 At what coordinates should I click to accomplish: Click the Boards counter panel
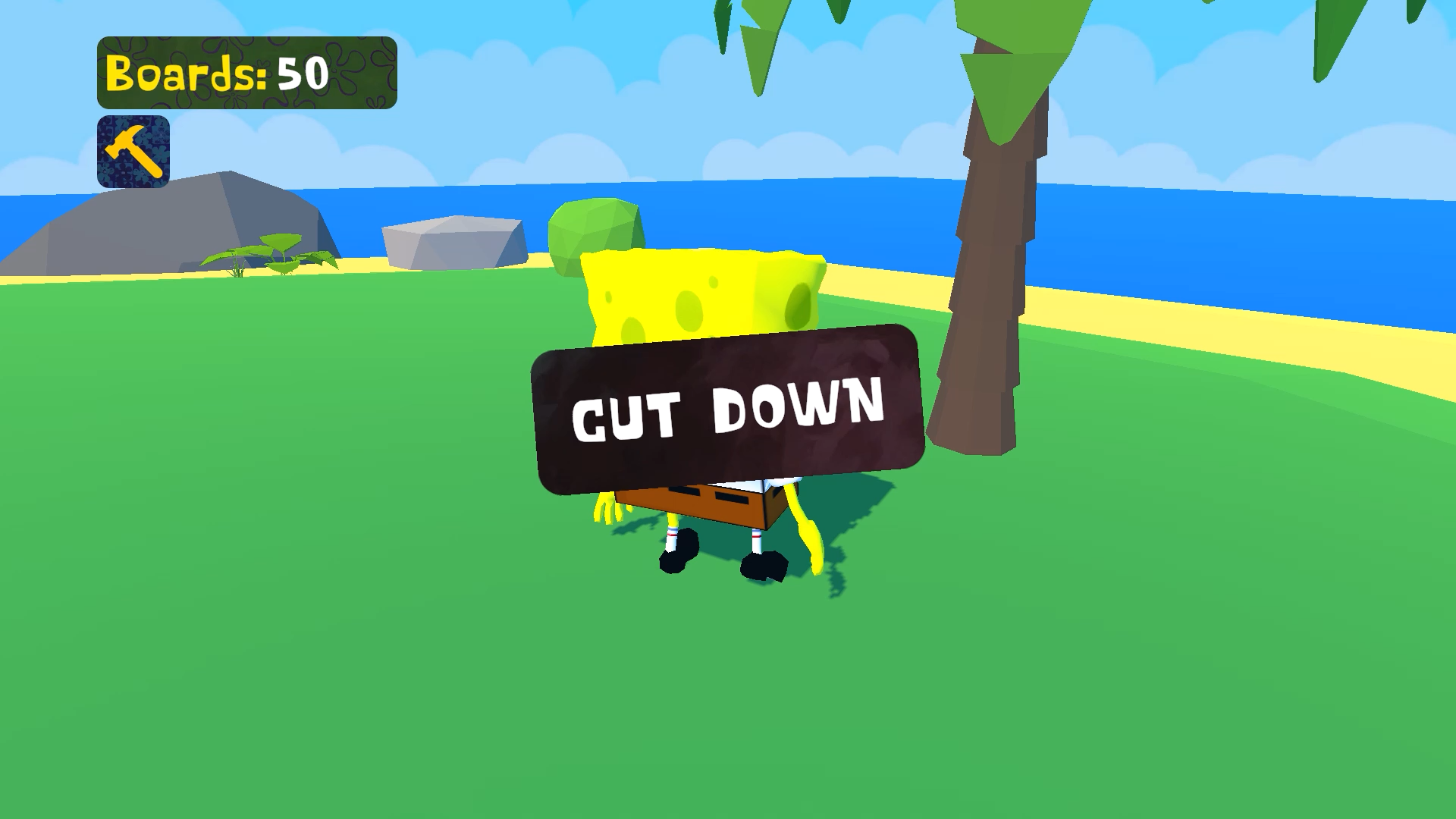click(250, 72)
